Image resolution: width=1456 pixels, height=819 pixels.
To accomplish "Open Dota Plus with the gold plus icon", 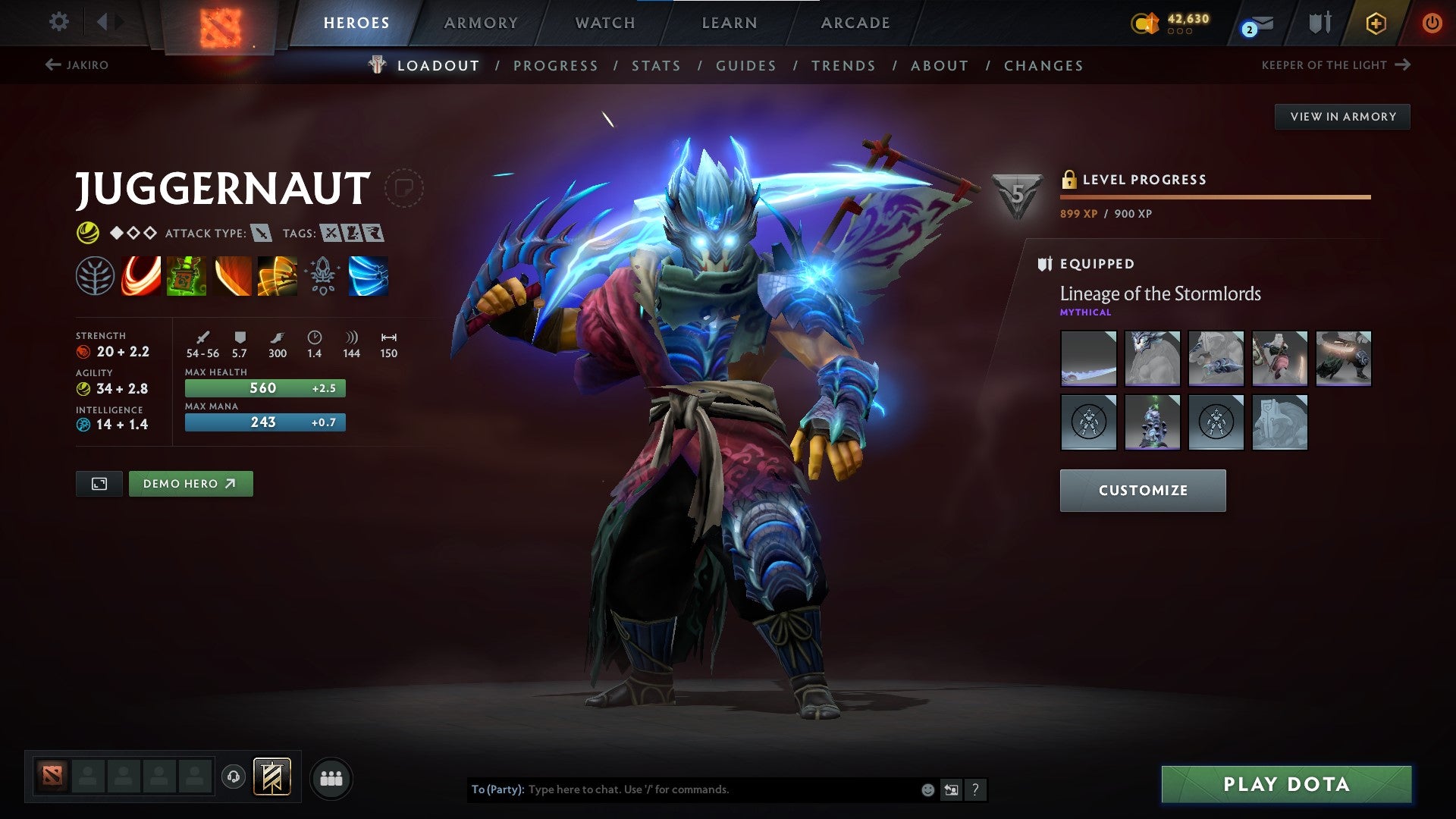I will pos(1375,23).
